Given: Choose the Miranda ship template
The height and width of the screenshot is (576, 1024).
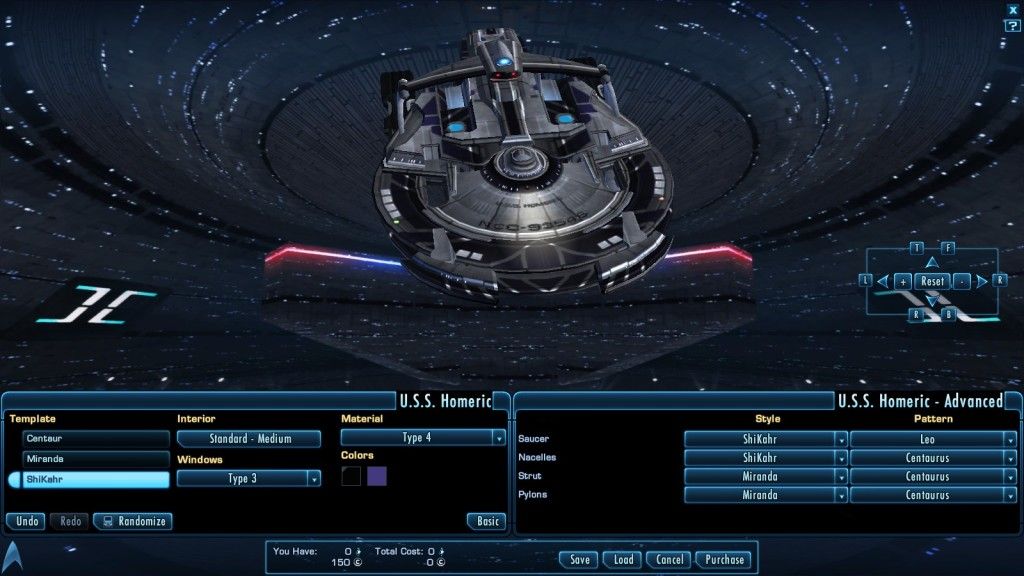Looking at the screenshot, I should [x=96, y=459].
